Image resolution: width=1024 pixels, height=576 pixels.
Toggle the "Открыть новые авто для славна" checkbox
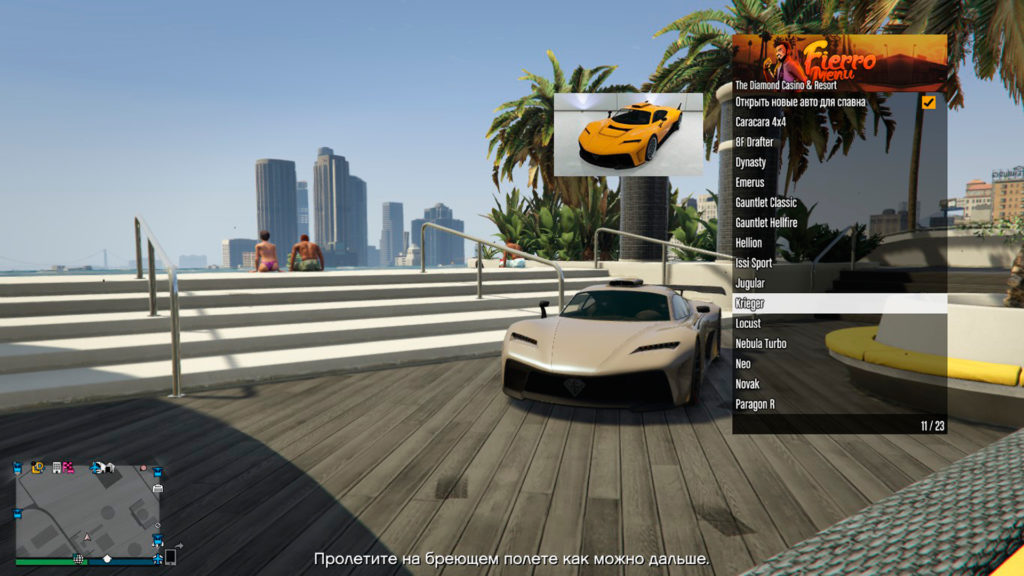point(928,102)
